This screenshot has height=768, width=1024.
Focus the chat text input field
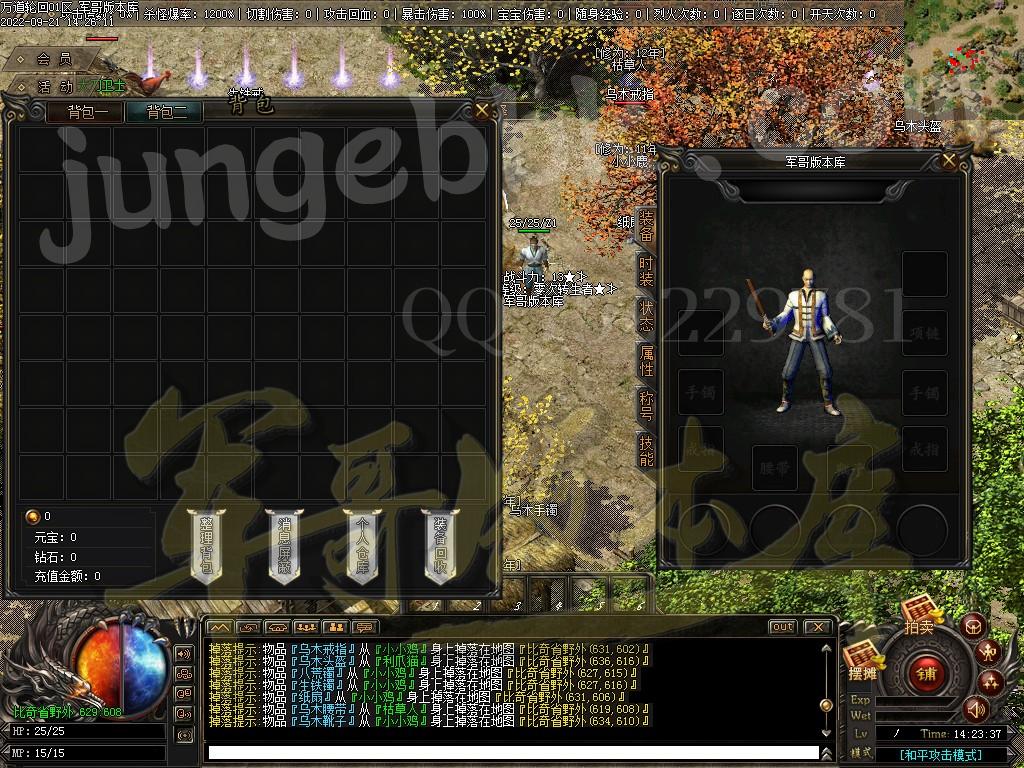[x=512, y=752]
